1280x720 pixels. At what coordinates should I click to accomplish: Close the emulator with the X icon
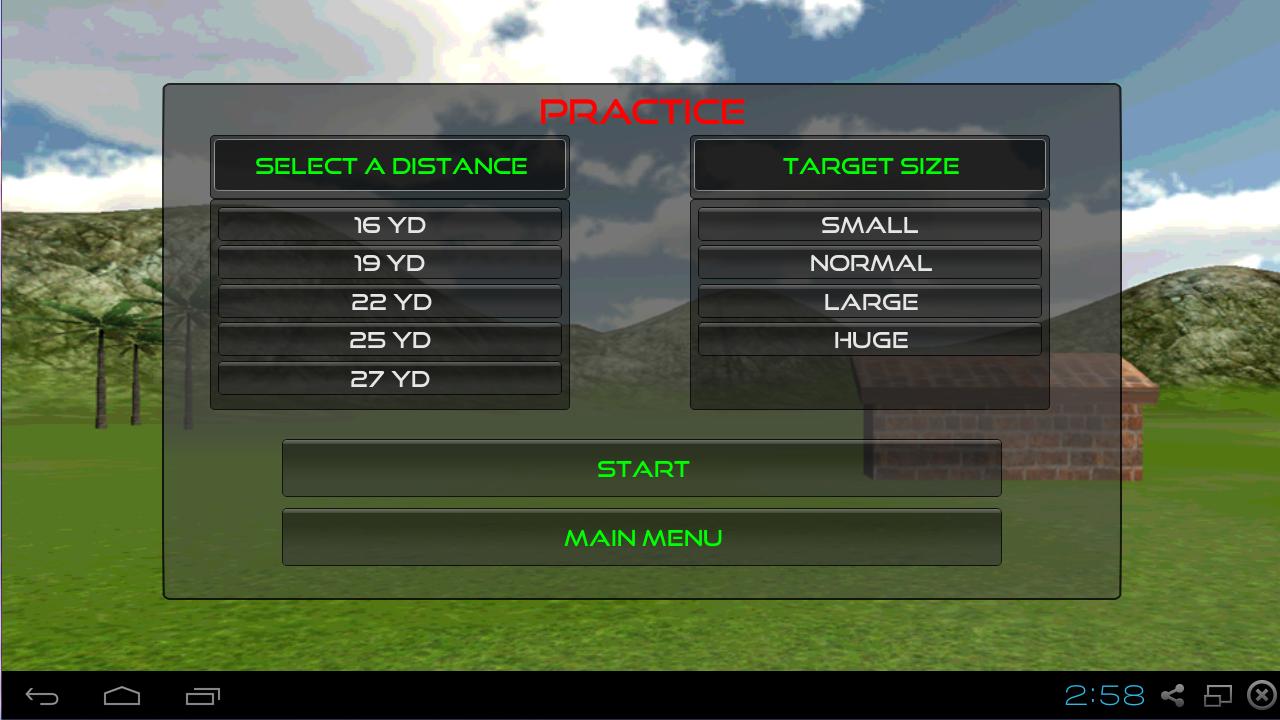click(1262, 695)
